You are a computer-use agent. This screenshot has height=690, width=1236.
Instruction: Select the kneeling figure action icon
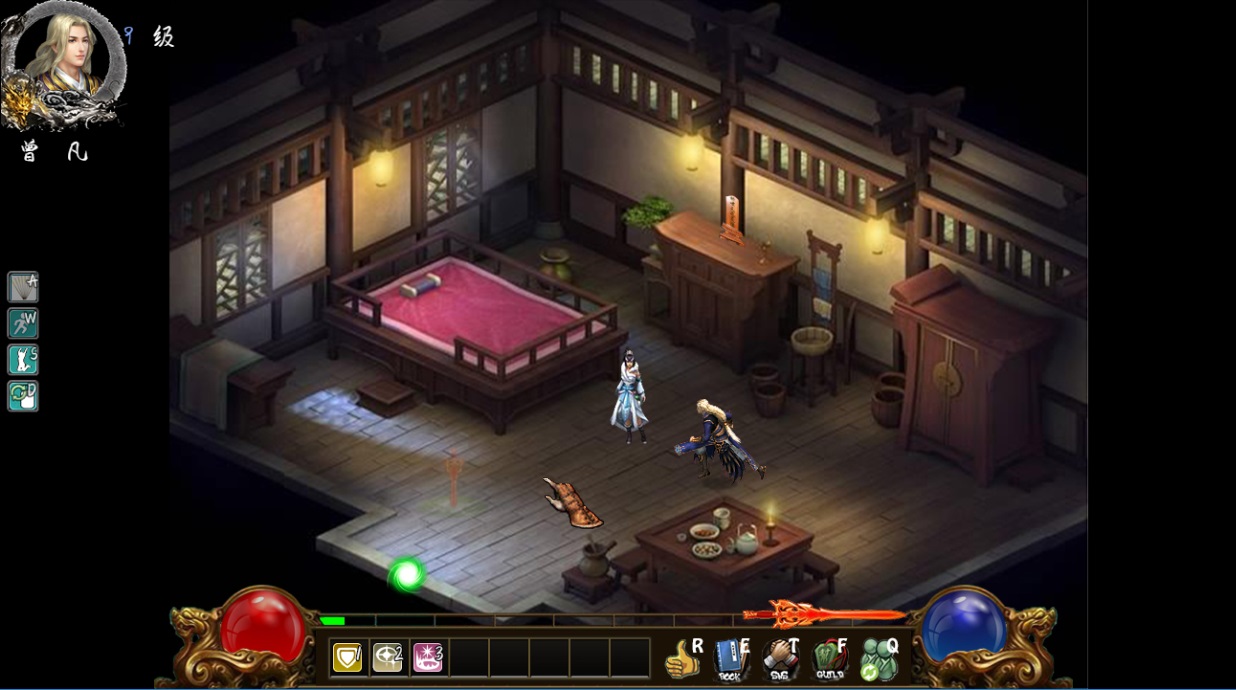(x=23, y=359)
